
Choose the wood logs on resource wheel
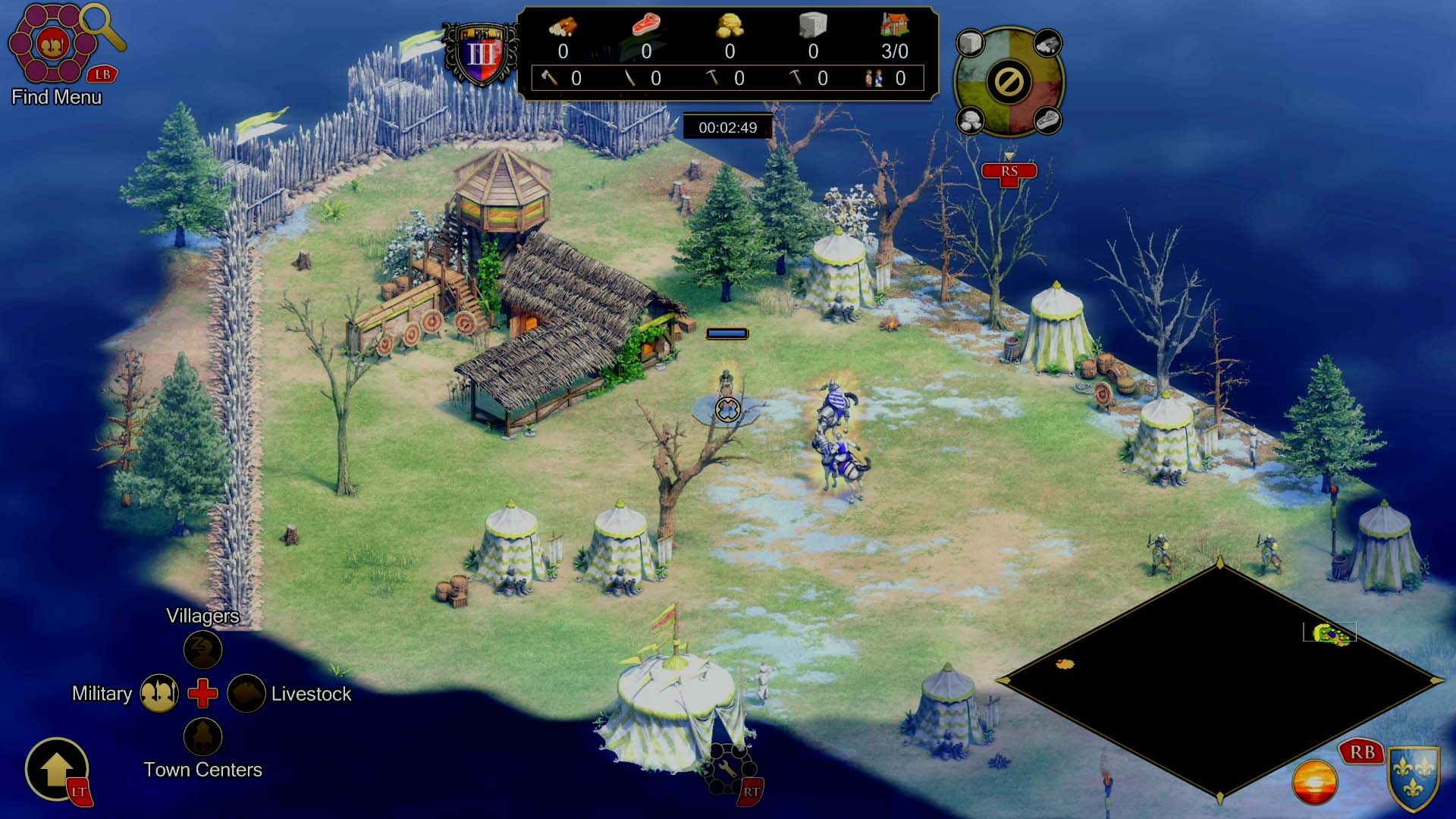pyautogui.click(x=1047, y=44)
